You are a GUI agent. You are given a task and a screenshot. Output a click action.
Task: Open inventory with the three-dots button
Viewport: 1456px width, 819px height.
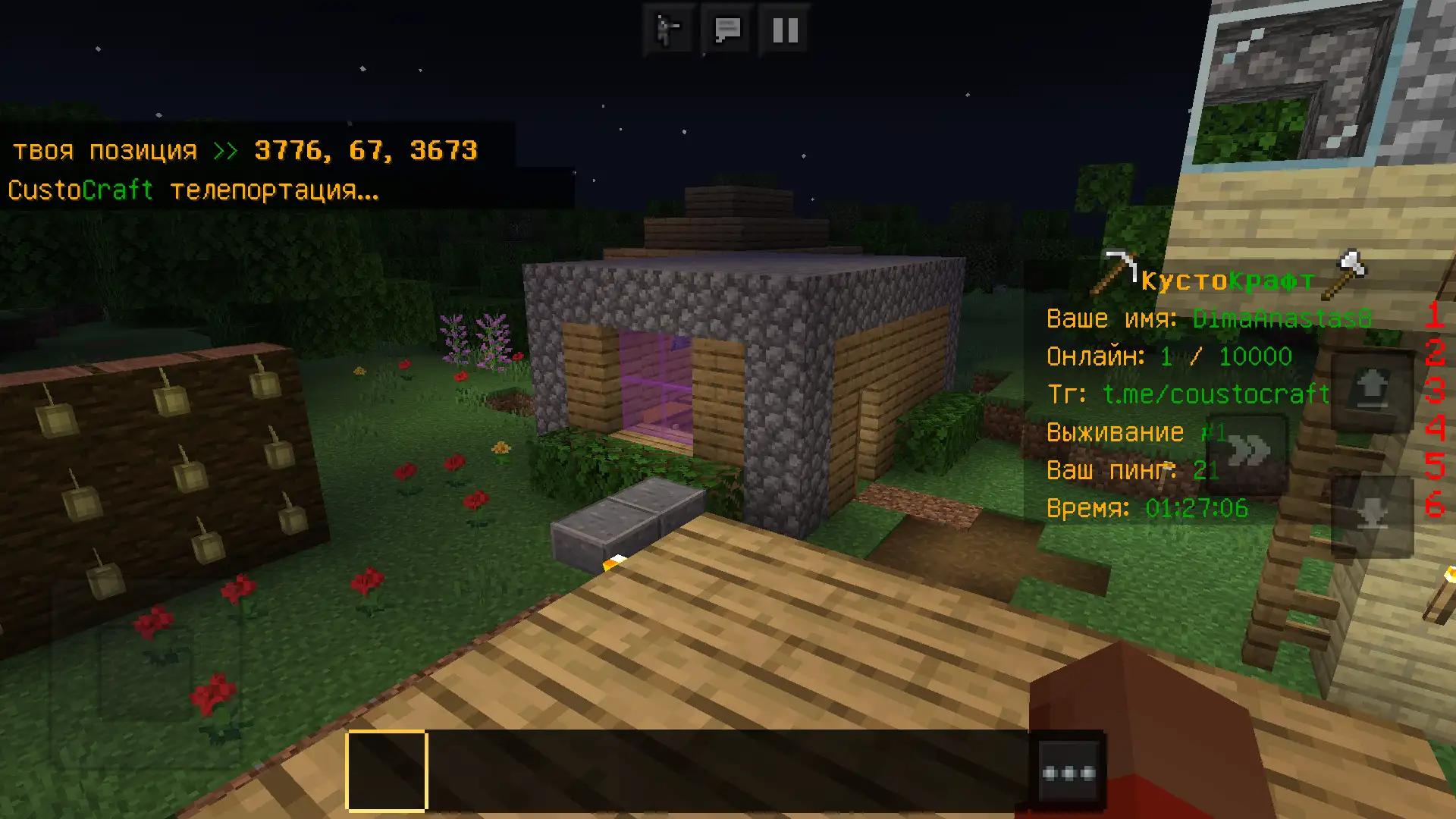click(x=1068, y=773)
